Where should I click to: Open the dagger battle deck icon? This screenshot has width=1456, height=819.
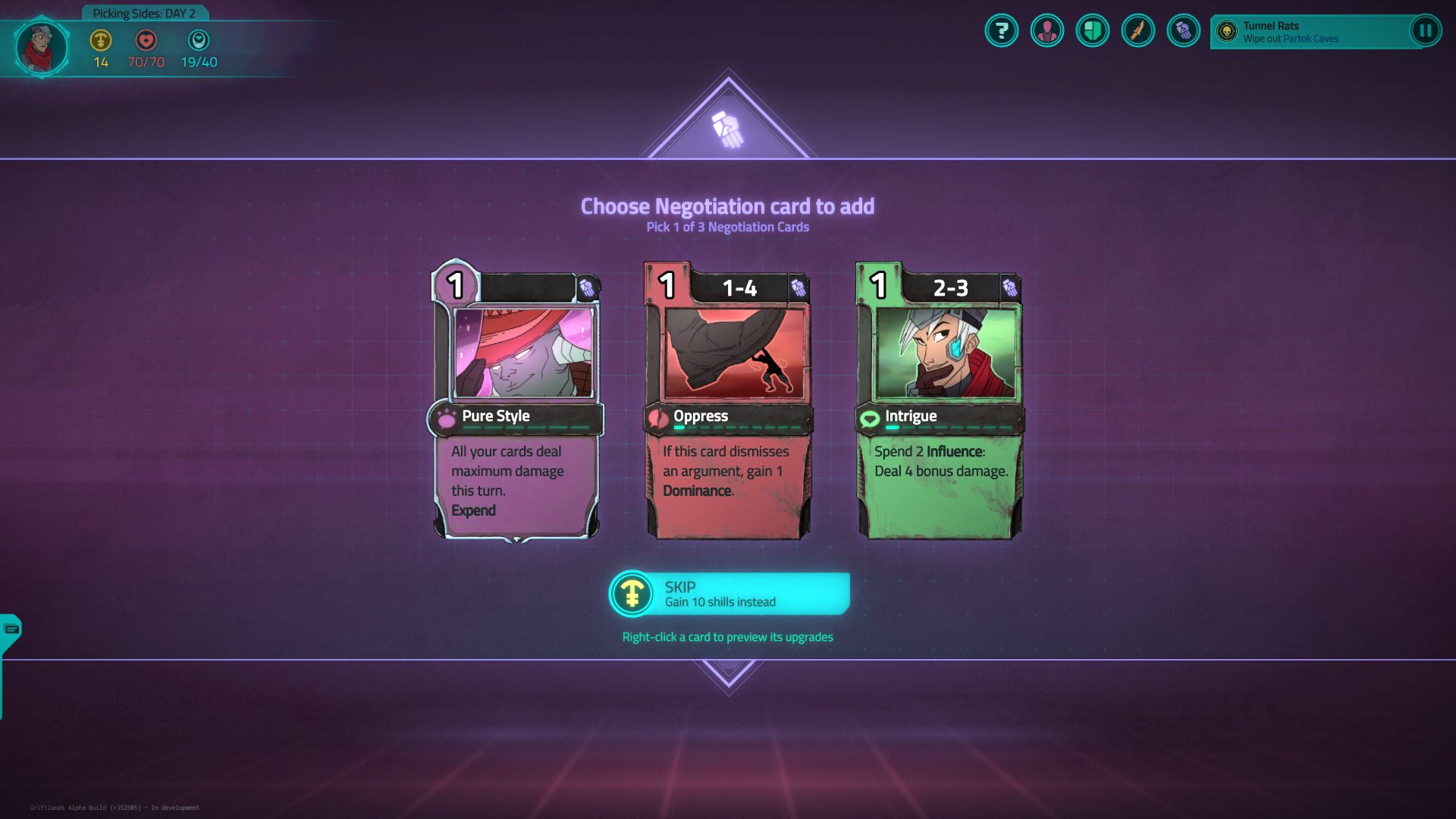point(1138,32)
